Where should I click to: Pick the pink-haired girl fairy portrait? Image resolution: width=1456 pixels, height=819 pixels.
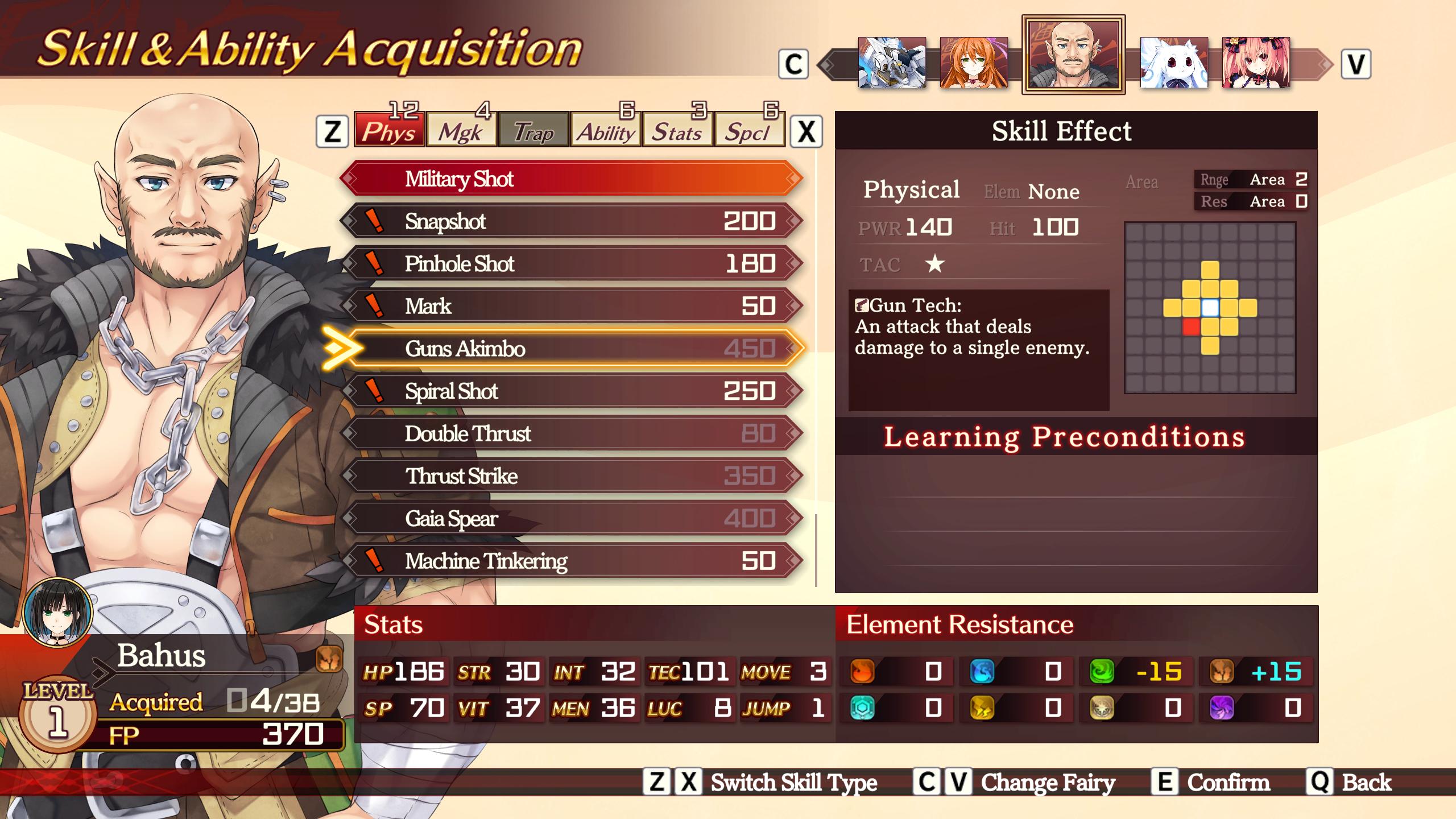1256,63
